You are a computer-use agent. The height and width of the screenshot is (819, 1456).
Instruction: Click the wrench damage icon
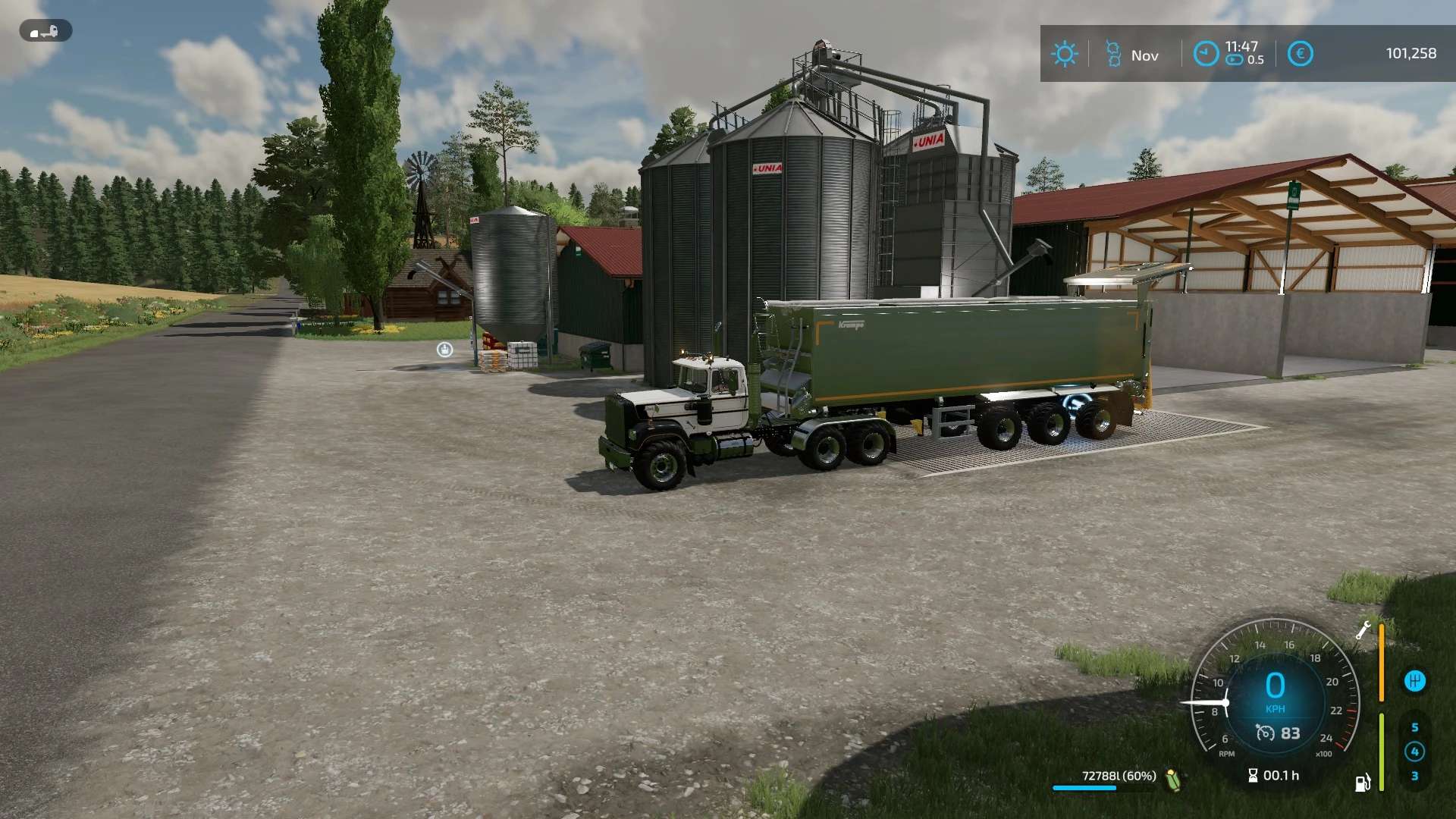coord(1363,630)
